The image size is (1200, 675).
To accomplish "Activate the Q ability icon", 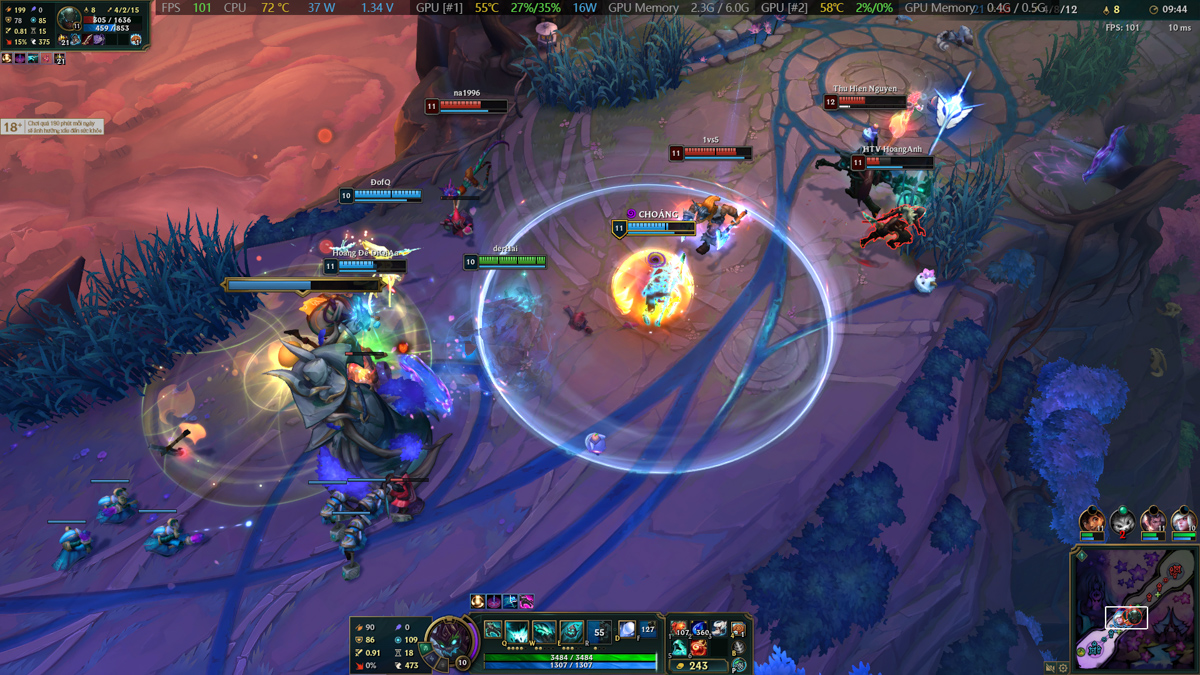I will coord(517,632).
